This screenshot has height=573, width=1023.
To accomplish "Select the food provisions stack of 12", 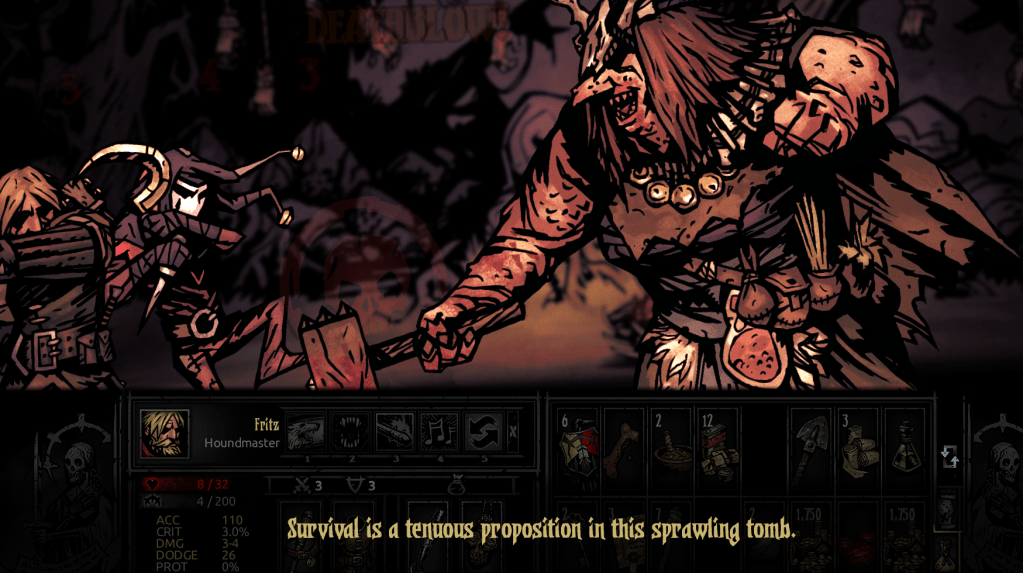I will pyautogui.click(x=718, y=444).
